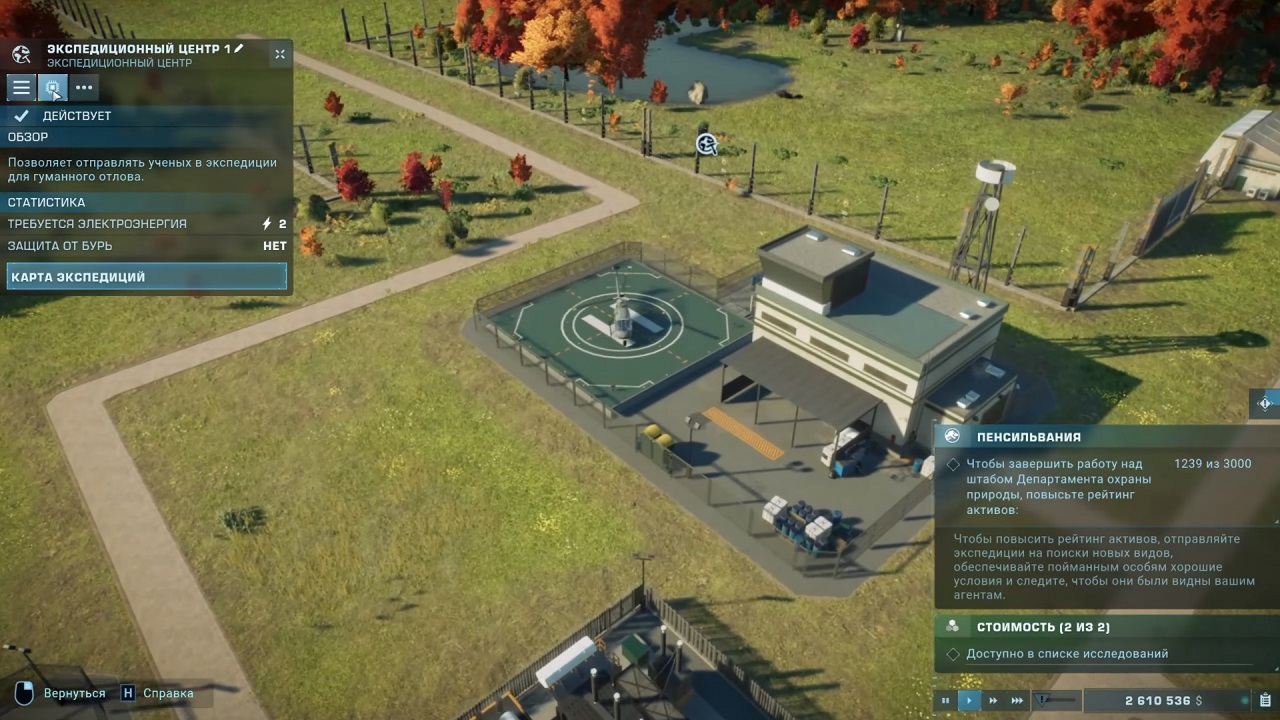The width and height of the screenshot is (1280, 720).
Task: Pause the game simulation
Action: (x=945, y=701)
